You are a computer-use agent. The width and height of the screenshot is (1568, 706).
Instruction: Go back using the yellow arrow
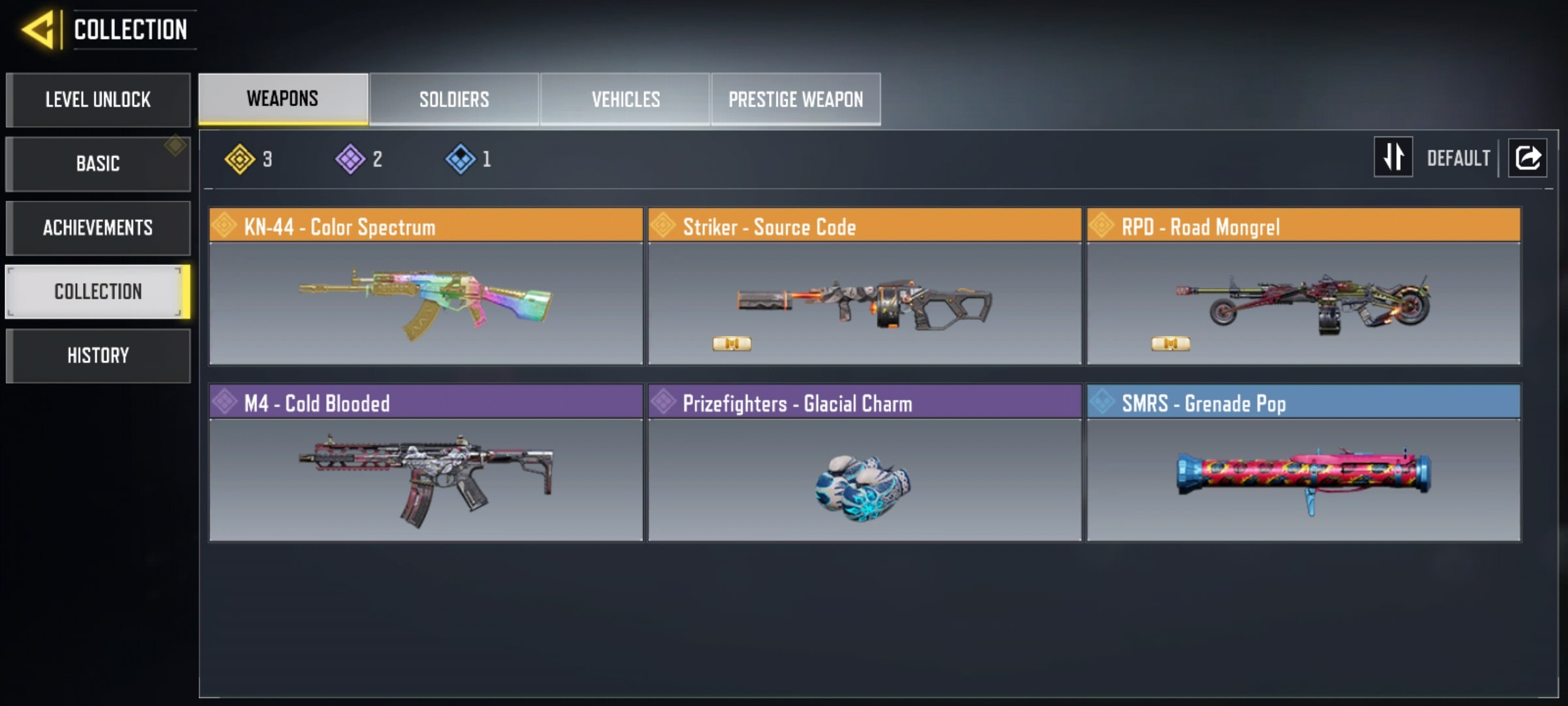[38, 30]
